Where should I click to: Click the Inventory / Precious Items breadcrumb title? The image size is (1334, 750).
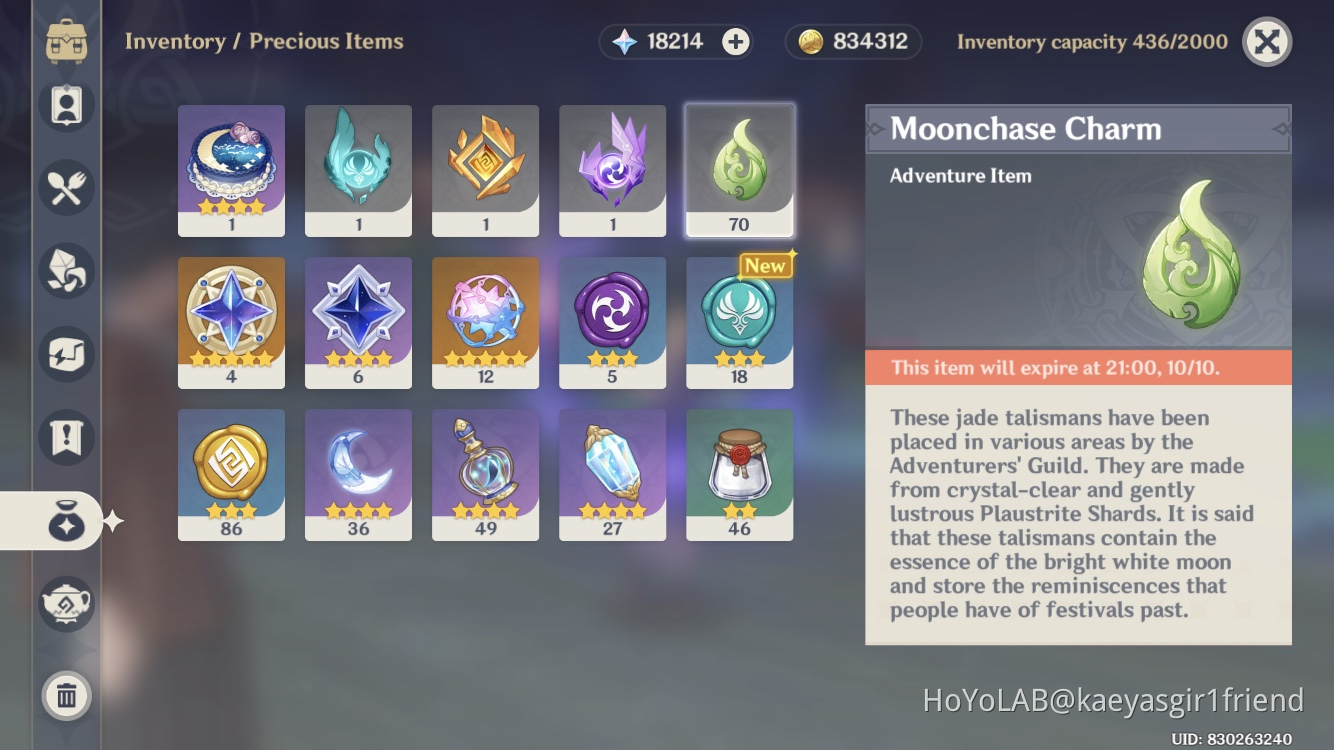pyautogui.click(x=264, y=41)
